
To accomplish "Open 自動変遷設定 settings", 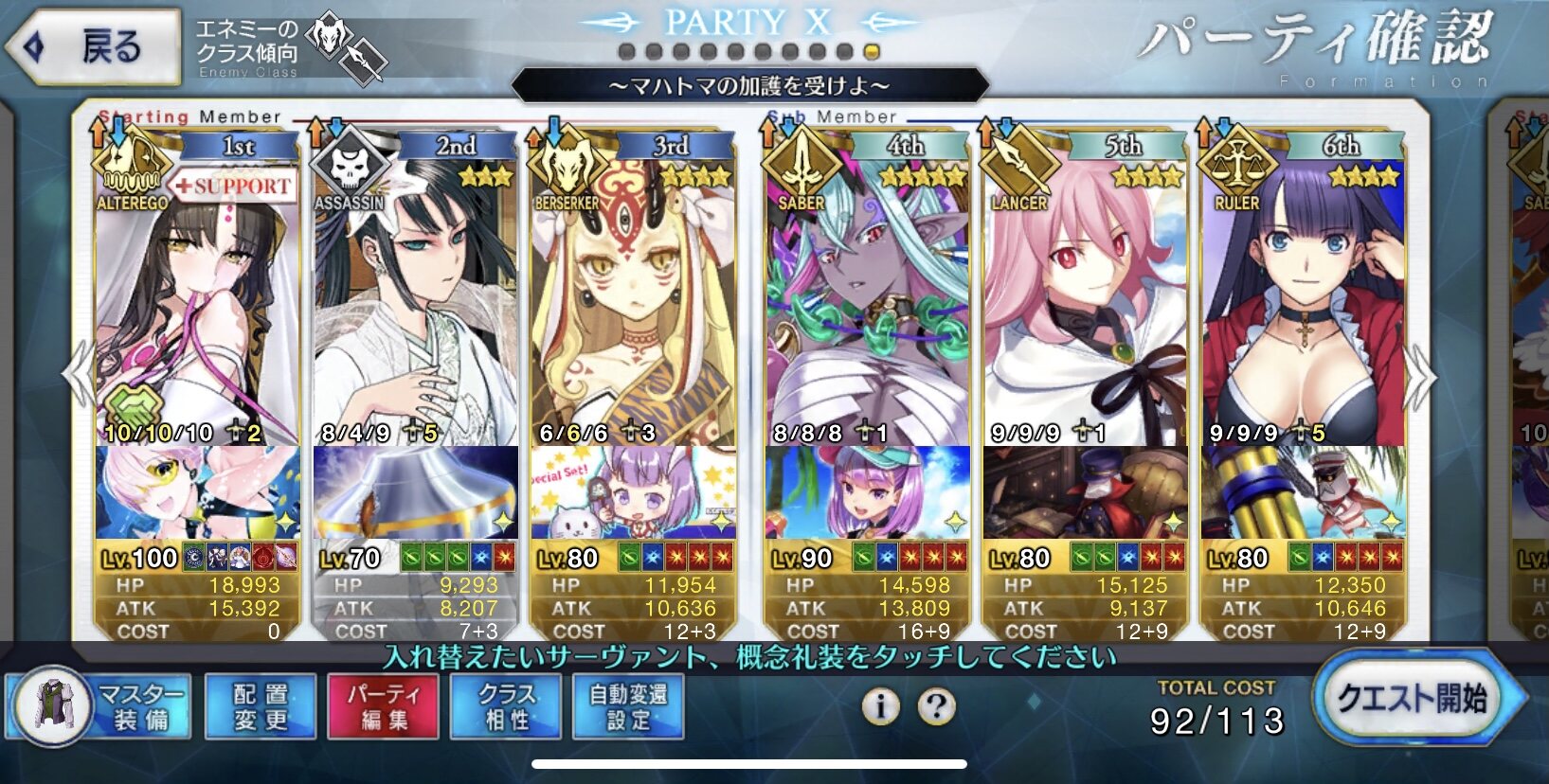I will pos(628,706).
